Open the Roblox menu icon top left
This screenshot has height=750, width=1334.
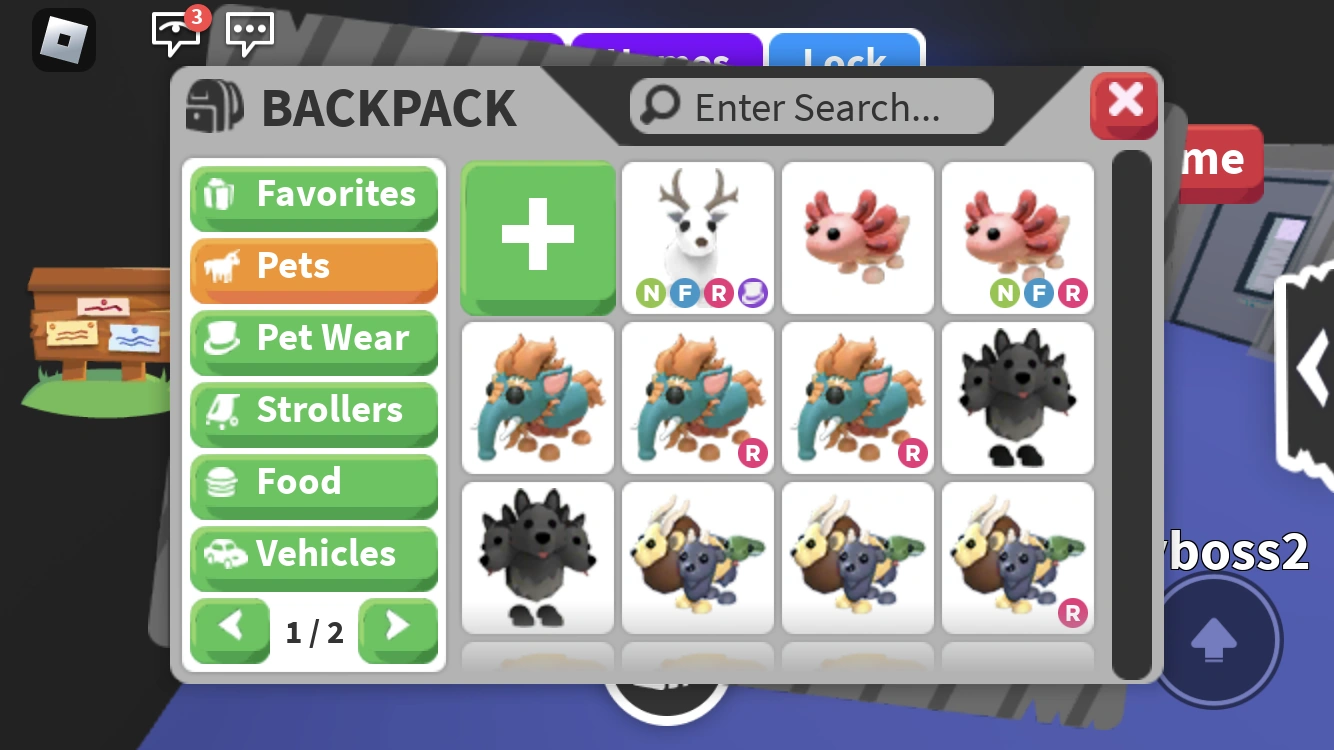(64, 40)
